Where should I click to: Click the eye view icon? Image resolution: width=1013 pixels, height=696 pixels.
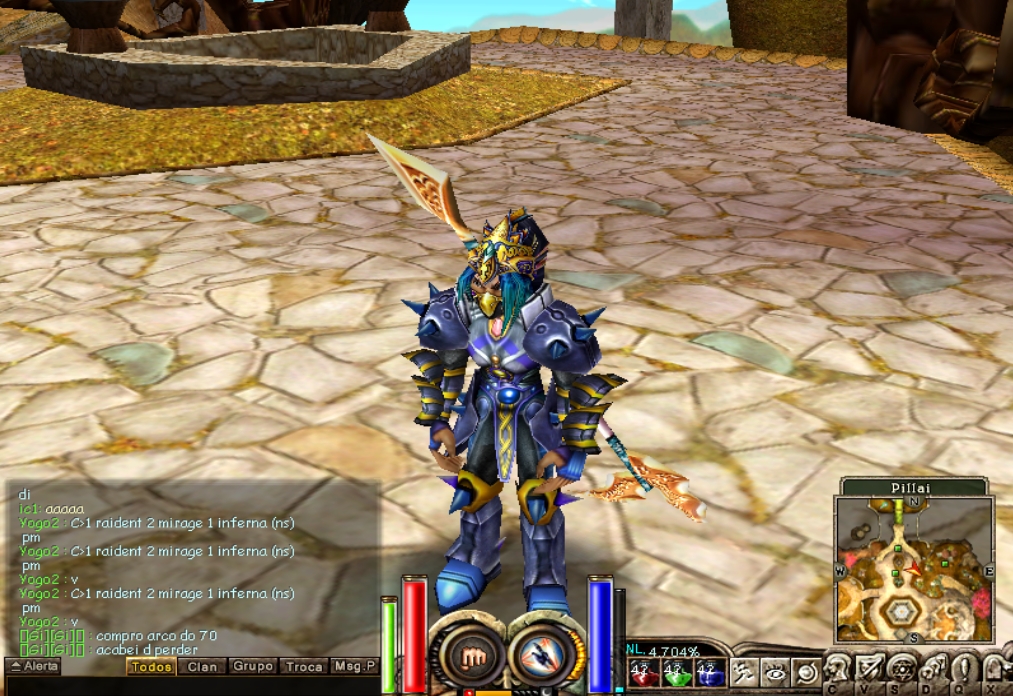775,672
